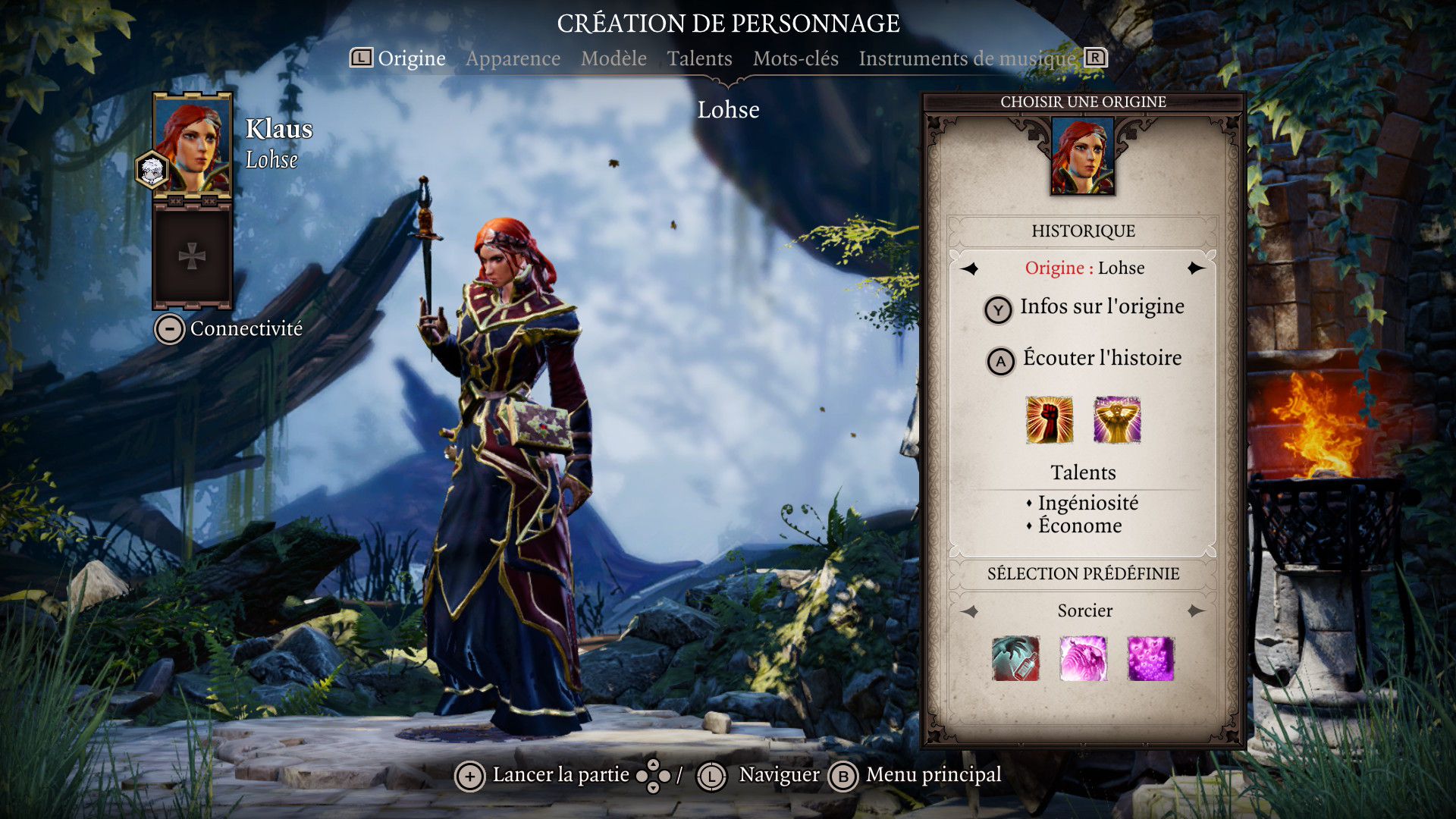Open the Instruments de musique tab
This screenshot has height=819, width=1456.
(x=967, y=58)
